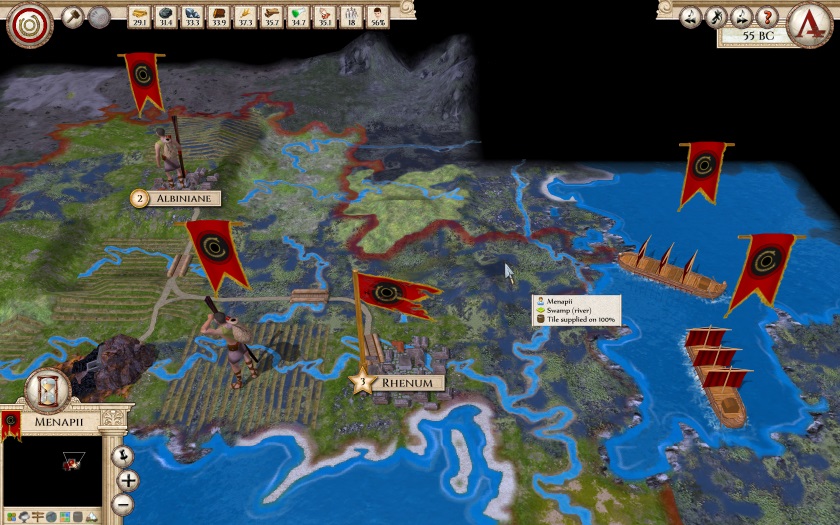The width and height of the screenshot is (840, 525).
Task: Open the help question mark button
Action: 768,17
